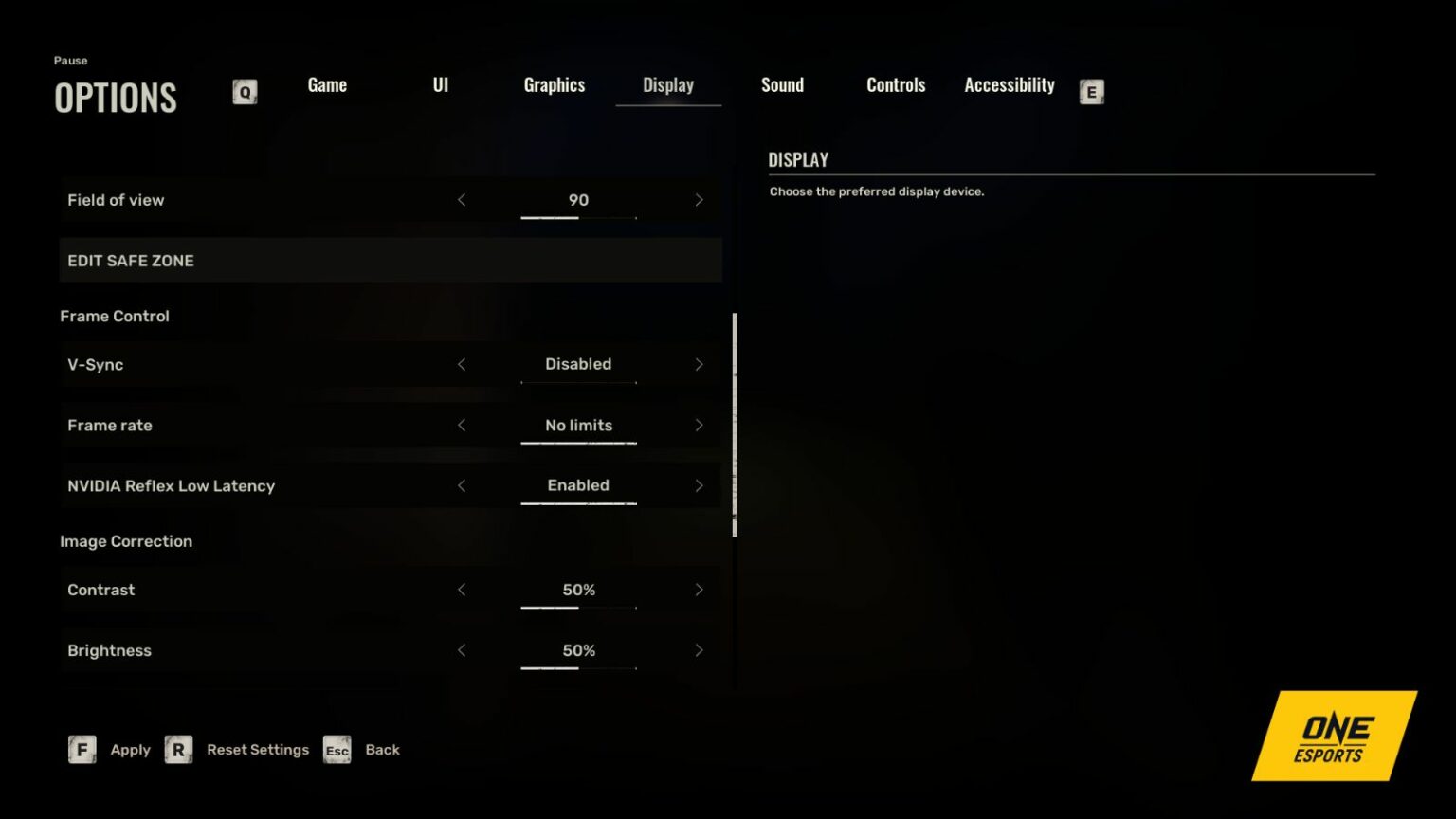Increase Brightness using right arrow
Screen dimensions: 1456x819
click(x=700, y=650)
